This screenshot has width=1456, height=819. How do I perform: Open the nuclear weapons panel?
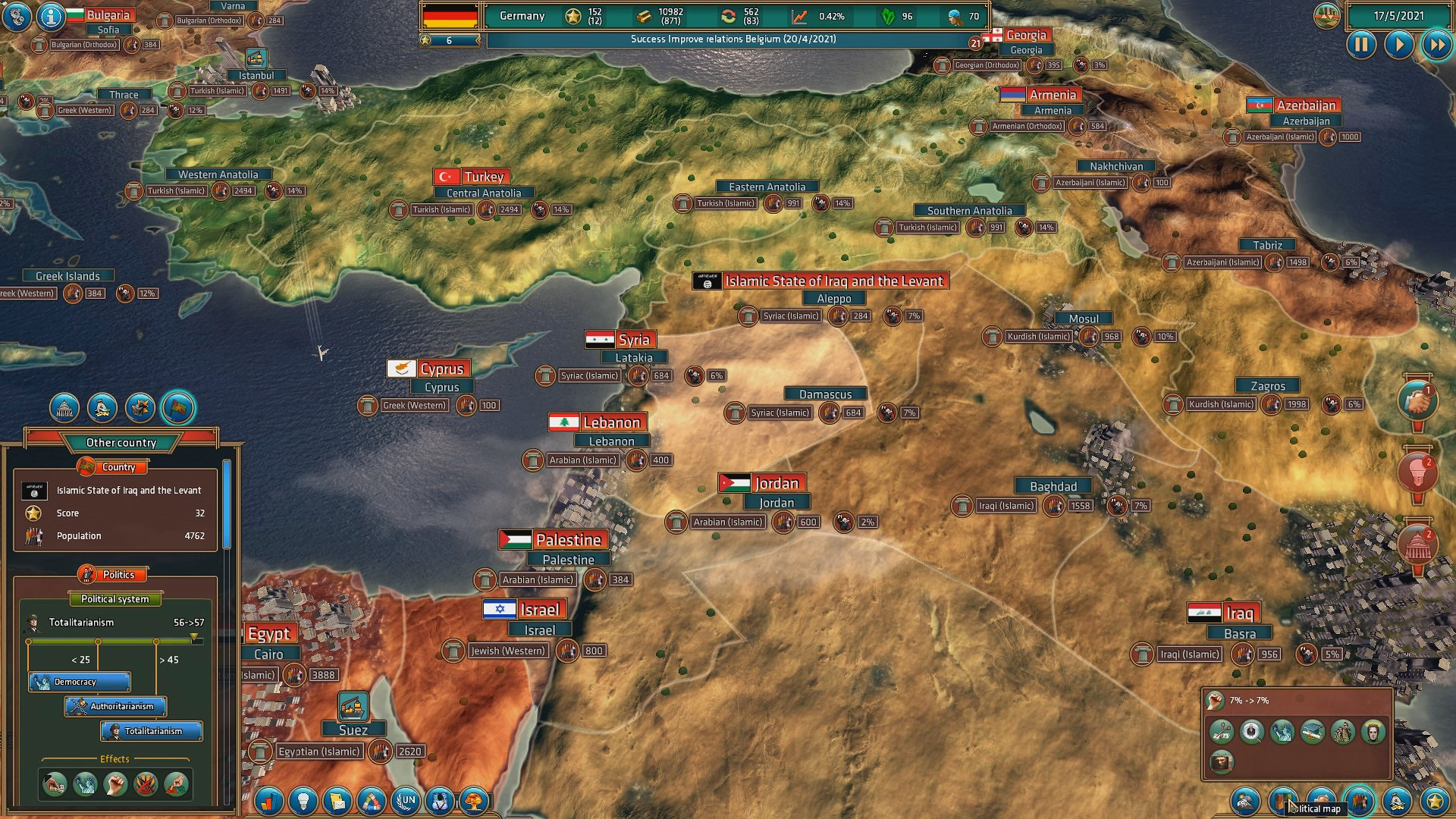(x=474, y=801)
